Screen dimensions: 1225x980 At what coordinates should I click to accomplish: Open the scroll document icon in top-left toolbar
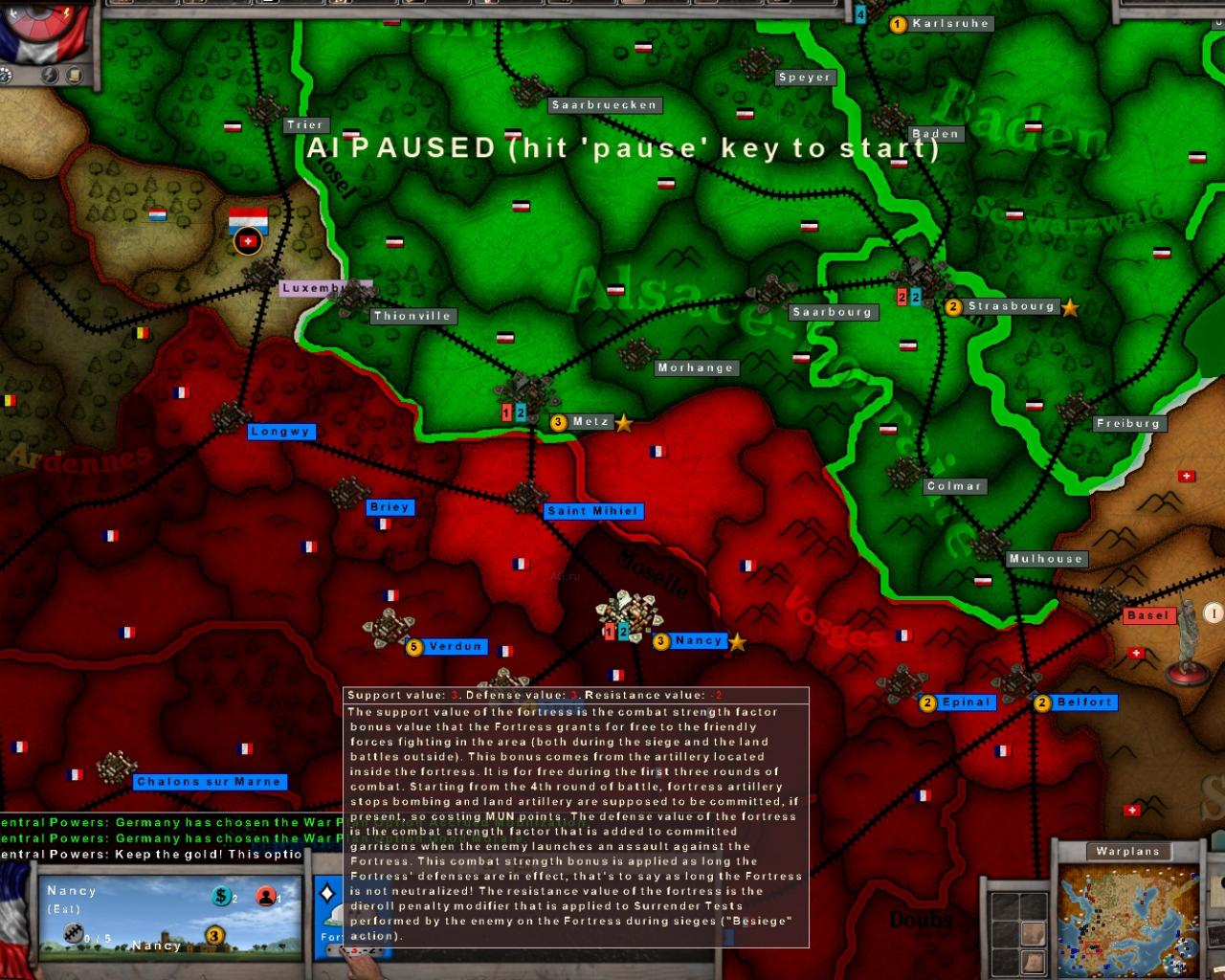point(74,75)
